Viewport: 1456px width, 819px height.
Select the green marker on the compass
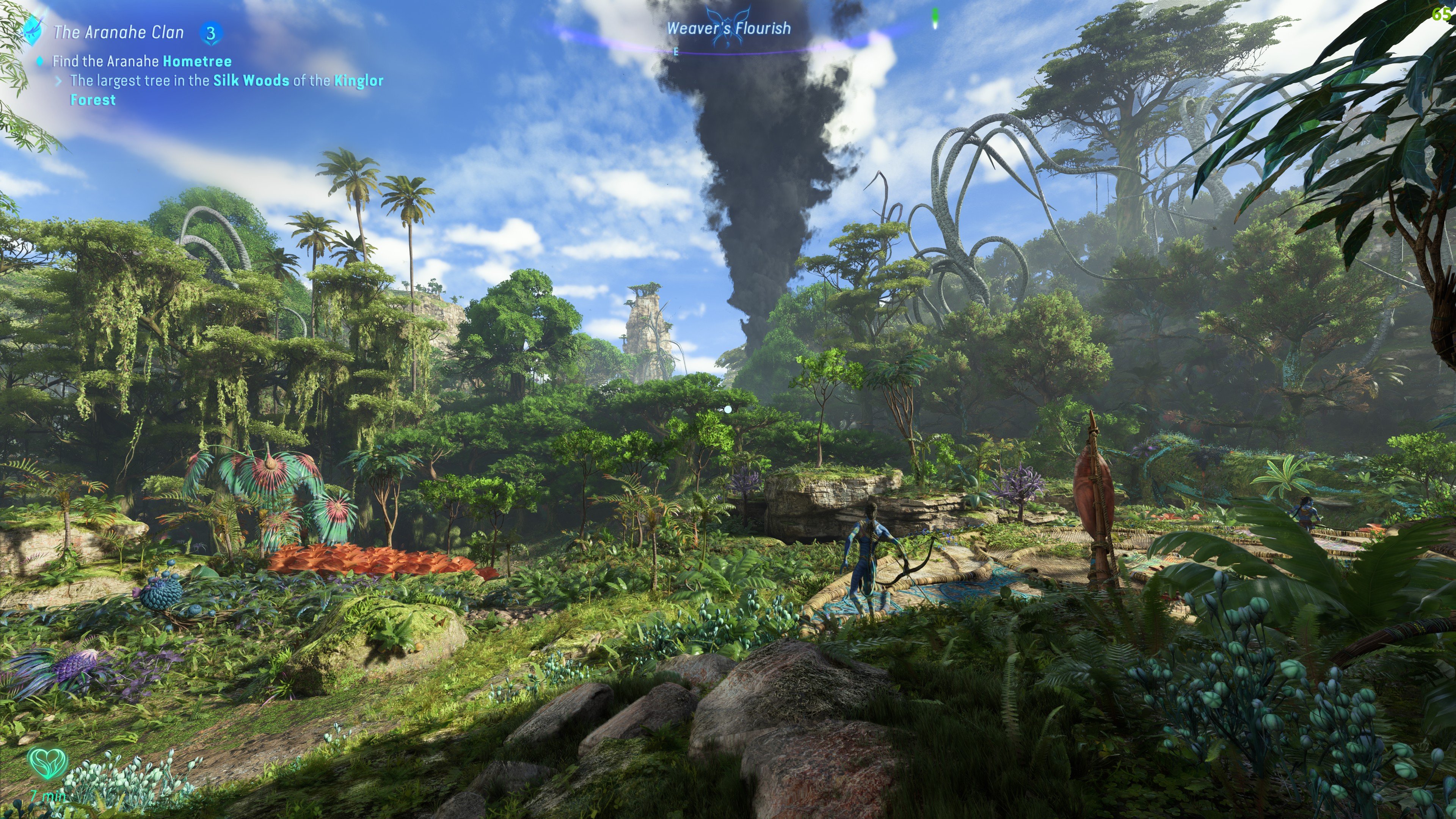[935, 19]
